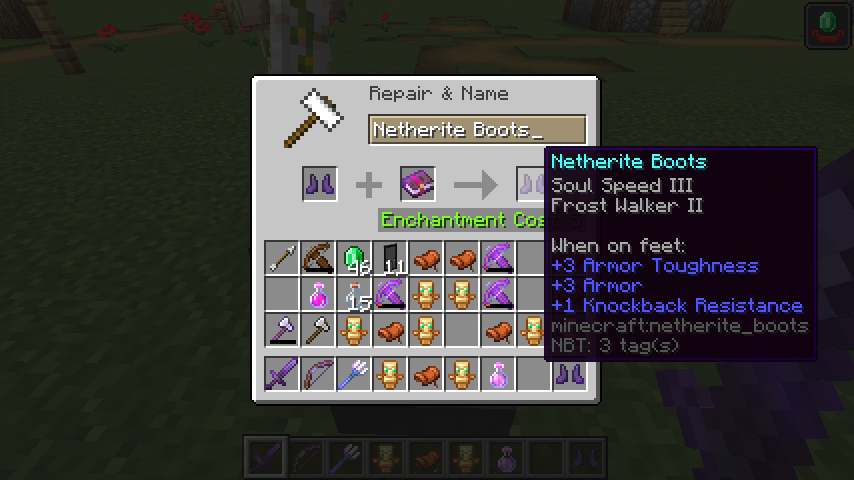Choose the stack of 11 dark items
854x480 pixels.
(x=390, y=258)
